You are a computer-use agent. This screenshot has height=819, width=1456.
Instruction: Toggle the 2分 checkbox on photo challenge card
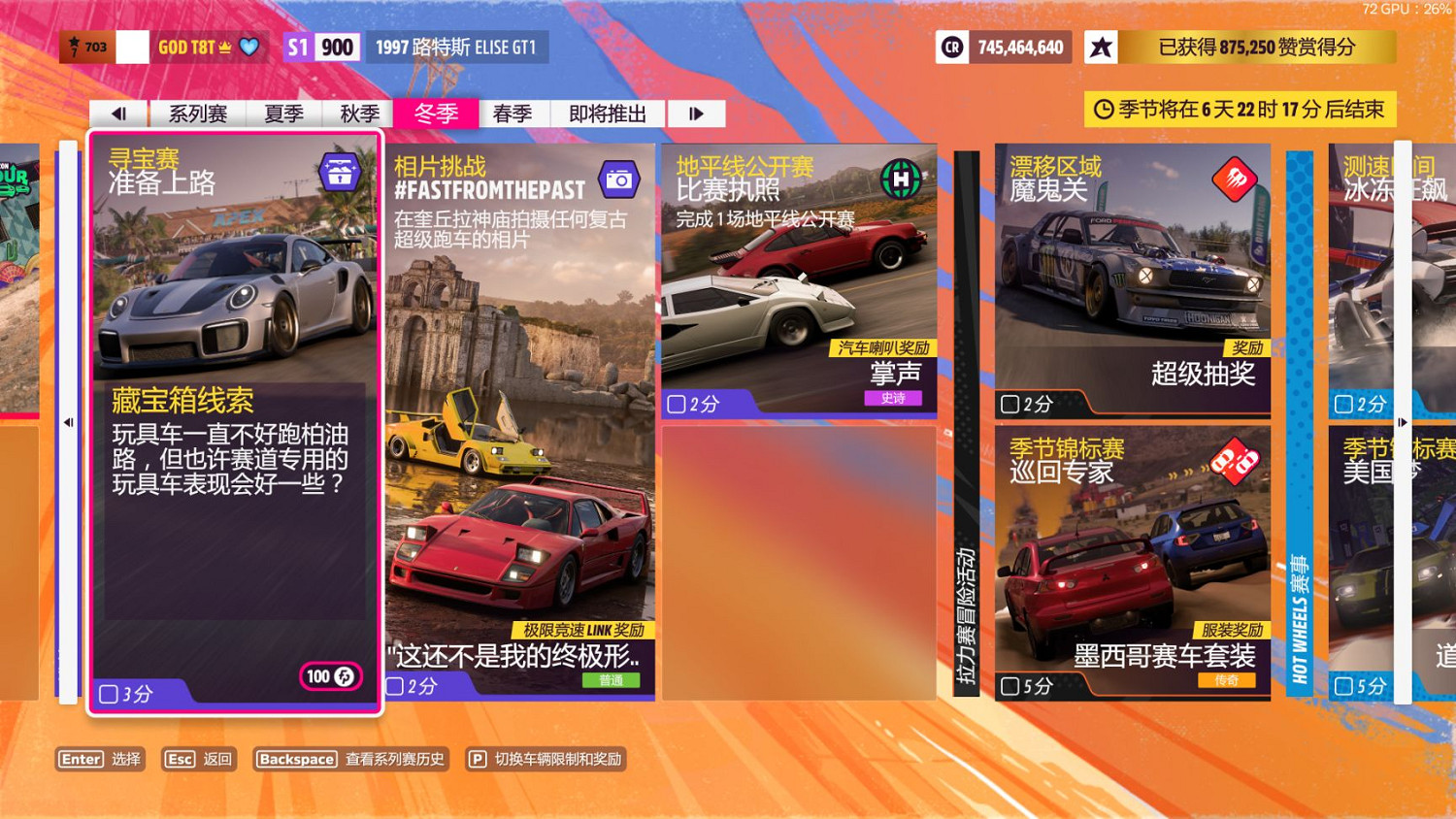click(x=393, y=686)
